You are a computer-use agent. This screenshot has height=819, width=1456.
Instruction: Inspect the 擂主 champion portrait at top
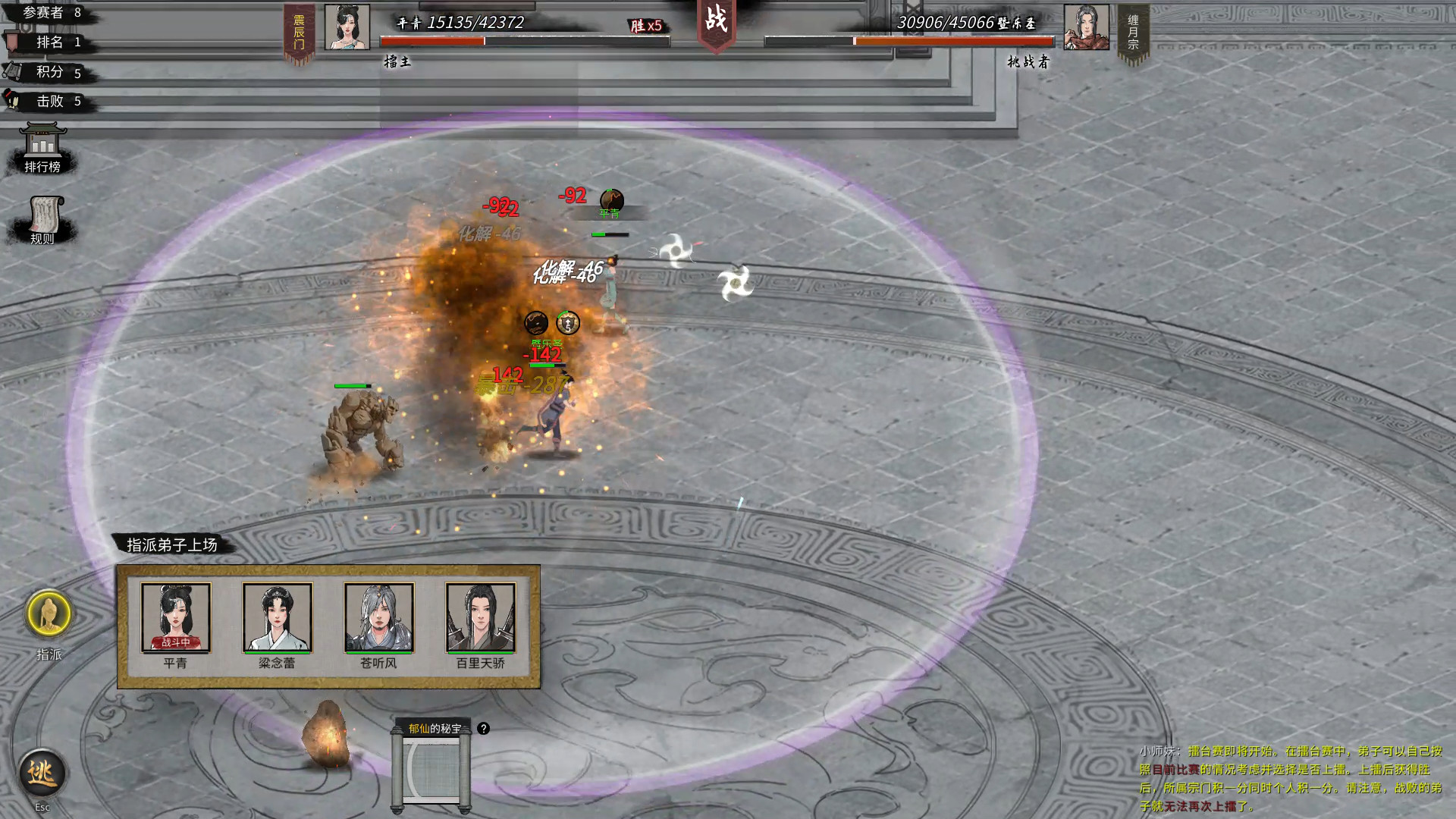(x=347, y=27)
